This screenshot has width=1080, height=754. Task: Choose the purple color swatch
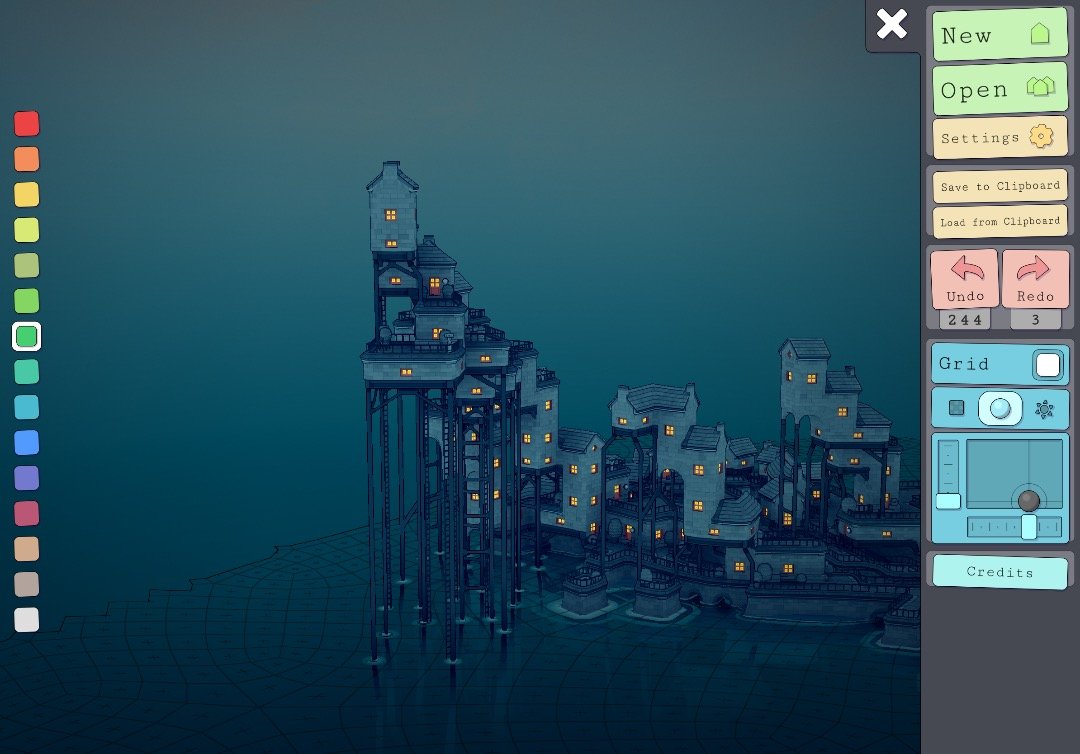(x=27, y=478)
